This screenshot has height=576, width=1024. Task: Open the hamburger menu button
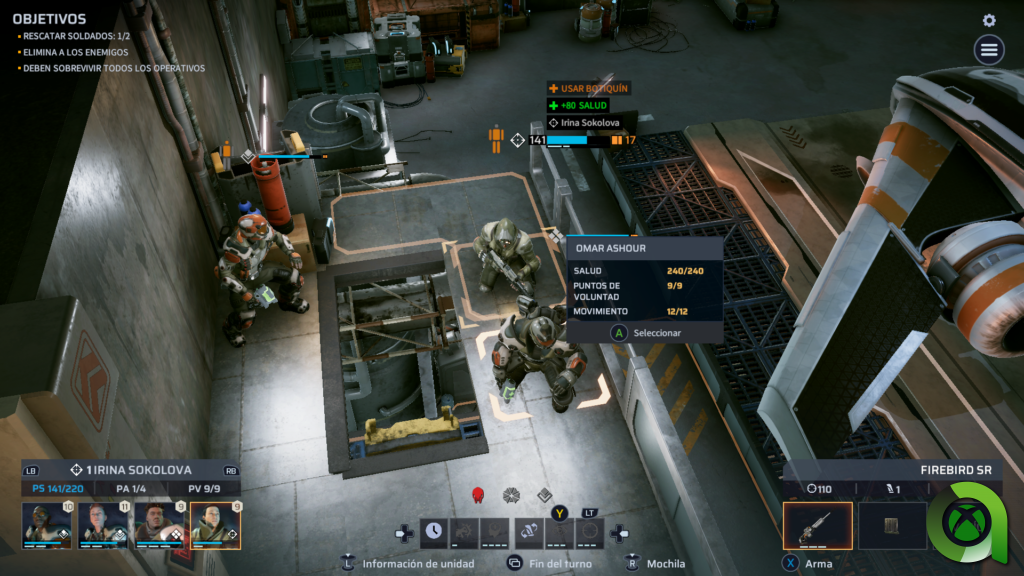(989, 49)
